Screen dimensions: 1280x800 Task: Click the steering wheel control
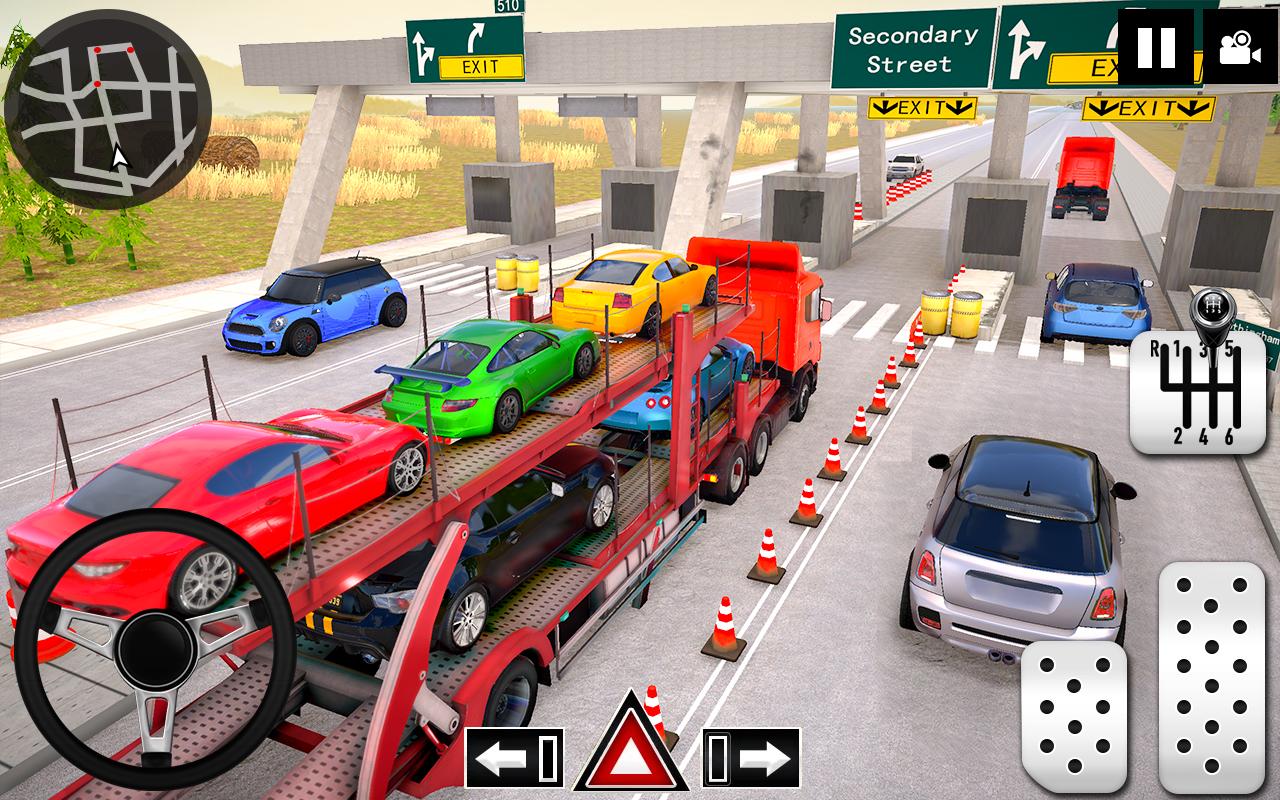click(153, 650)
